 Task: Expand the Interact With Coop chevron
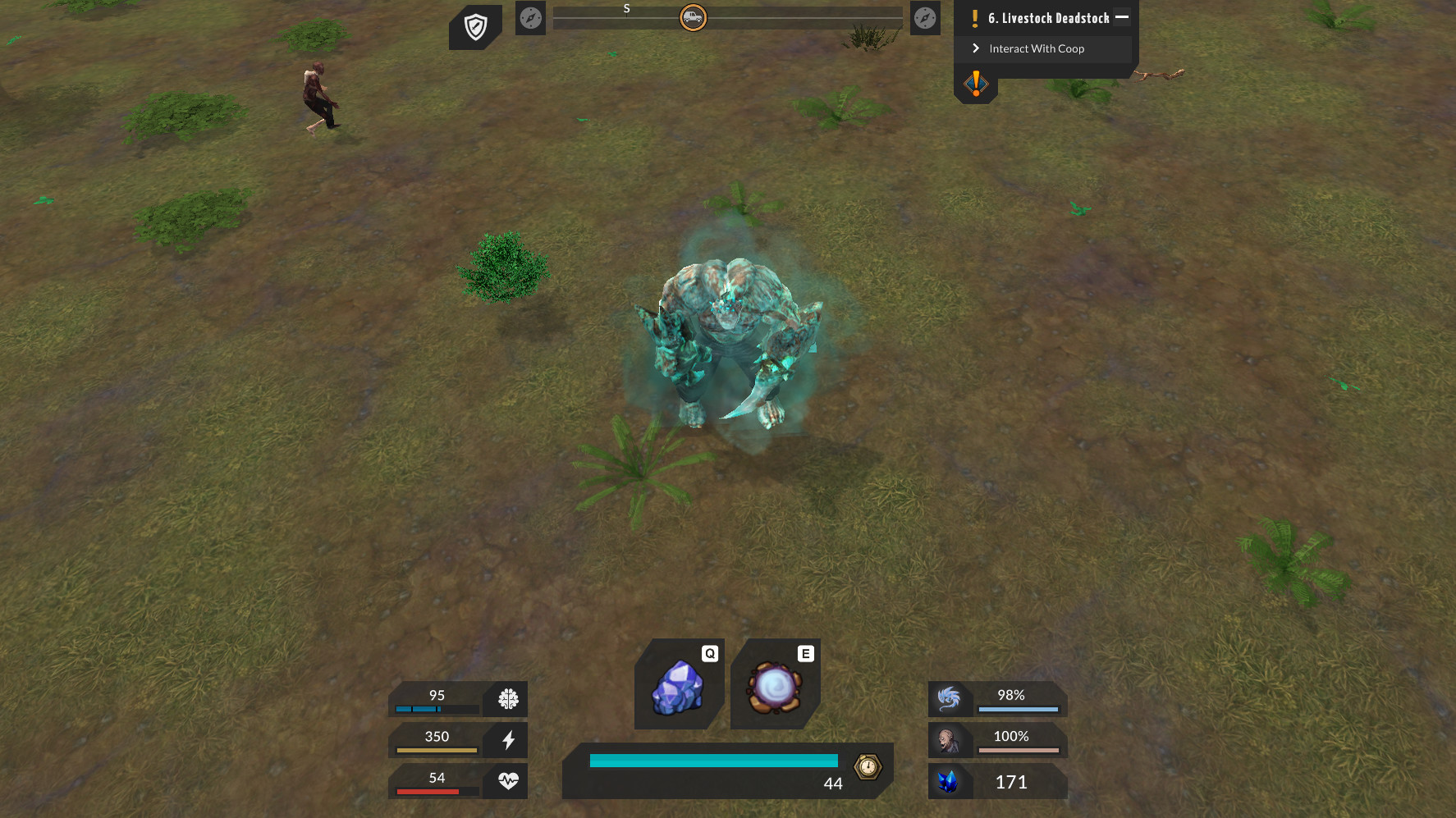coord(975,48)
